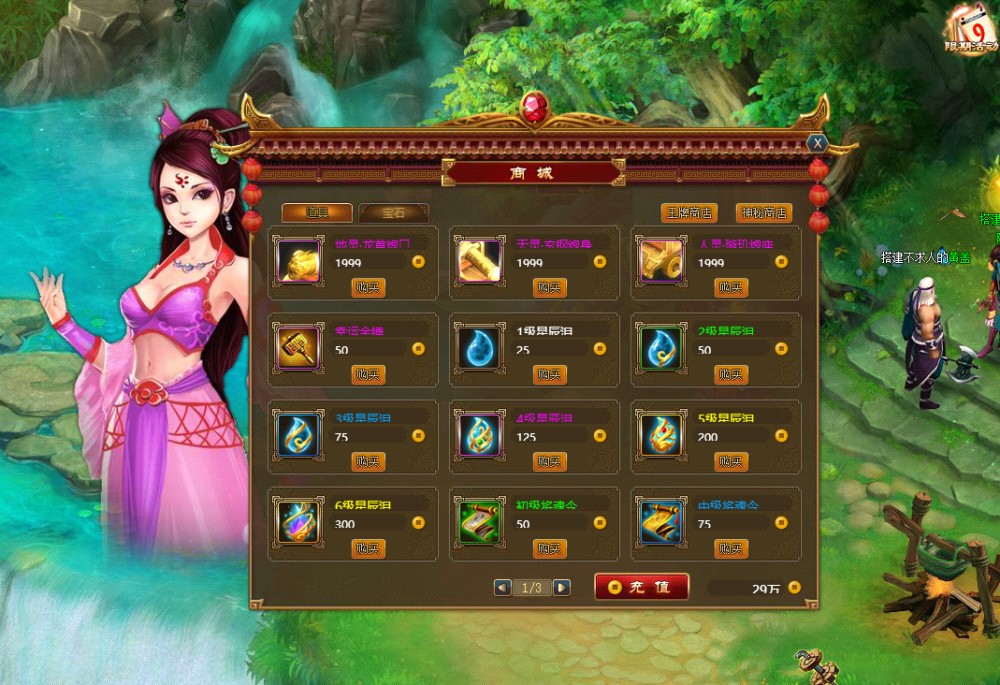Go to the next shop page
The height and width of the screenshot is (685, 1000).
pyautogui.click(x=562, y=588)
